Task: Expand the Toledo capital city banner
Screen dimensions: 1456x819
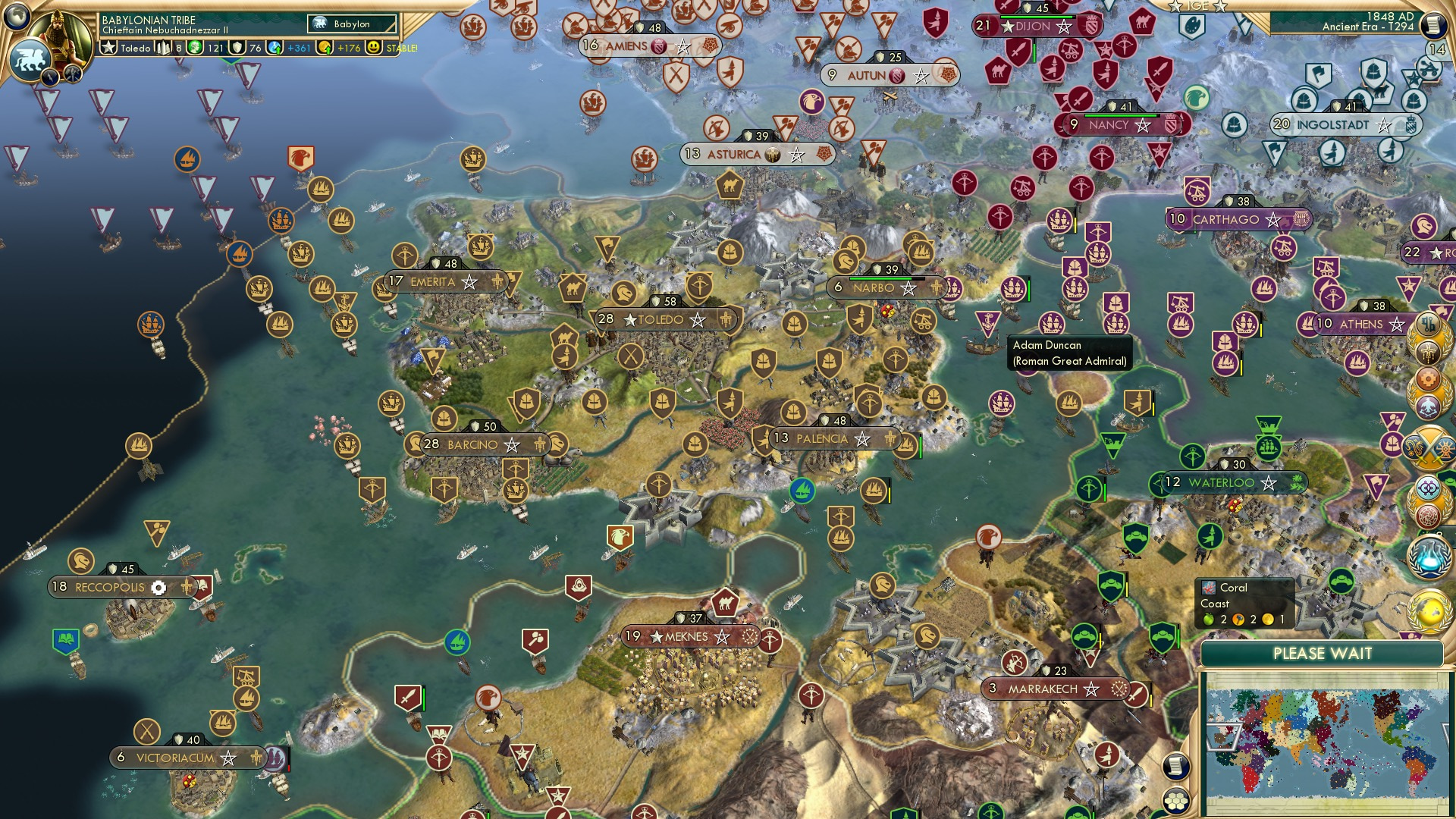Action: (660, 319)
